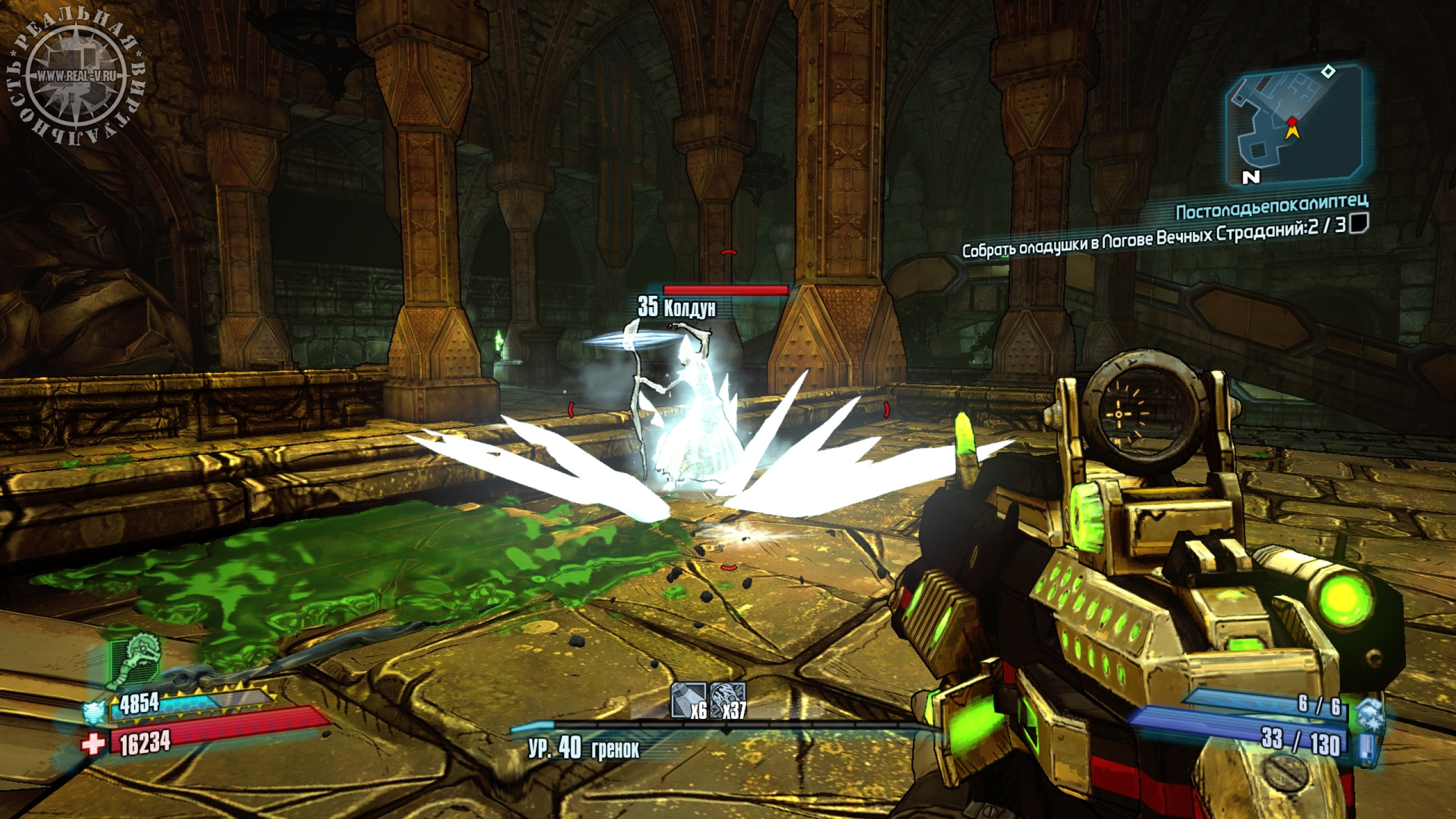Click the ammo magazine icon beside 33 / 130
1456x819 pixels.
(x=1367, y=743)
